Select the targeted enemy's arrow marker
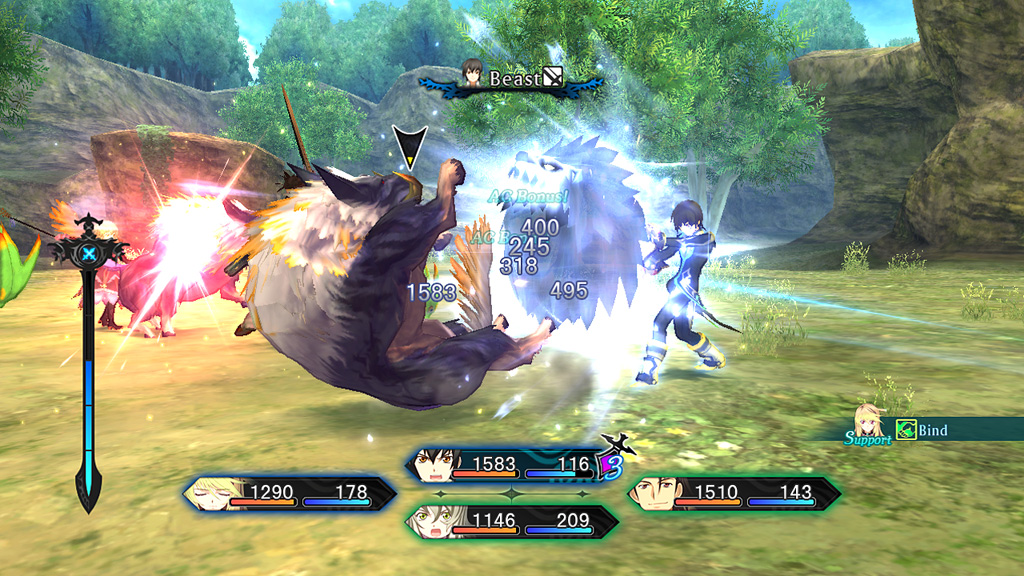 point(409,148)
